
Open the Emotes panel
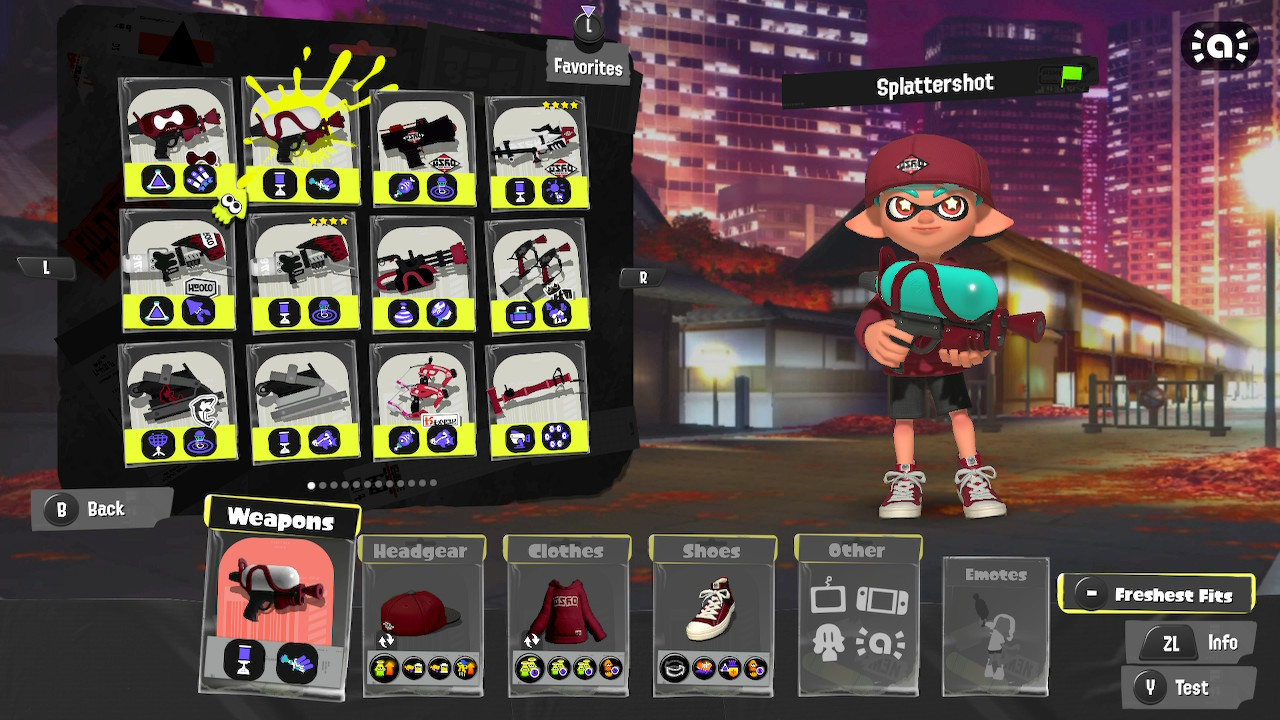996,625
